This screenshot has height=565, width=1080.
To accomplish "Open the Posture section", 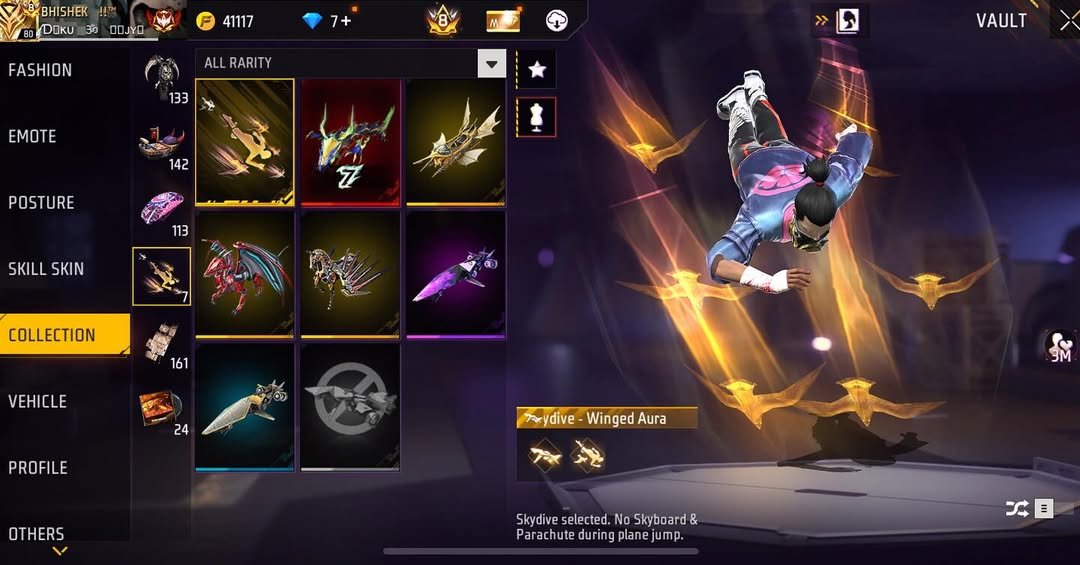I will (41, 202).
